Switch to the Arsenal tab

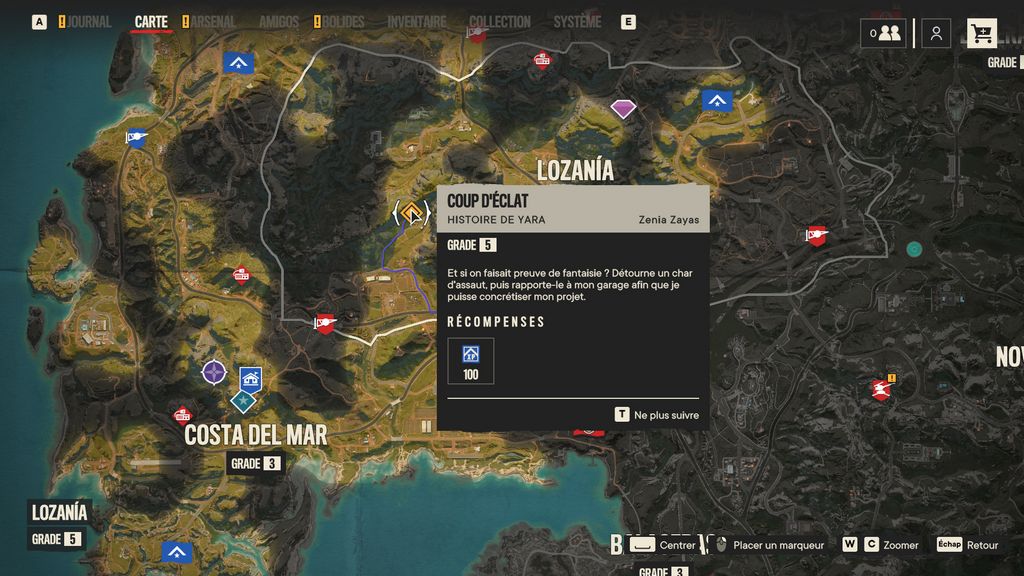point(213,22)
